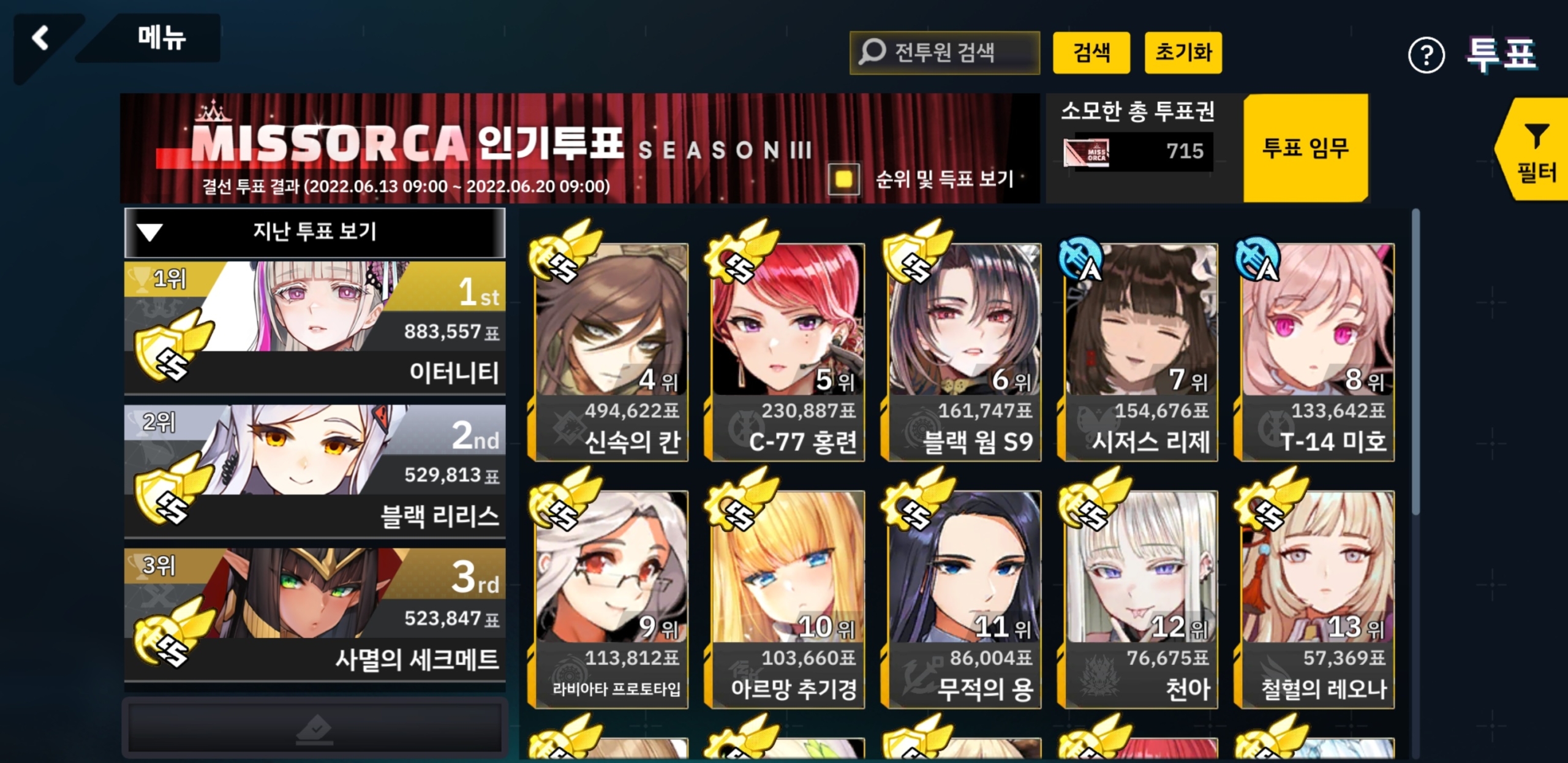Image resolution: width=1568 pixels, height=763 pixels.
Task: Select the T-14 미호 character card
Action: [x=1317, y=352]
